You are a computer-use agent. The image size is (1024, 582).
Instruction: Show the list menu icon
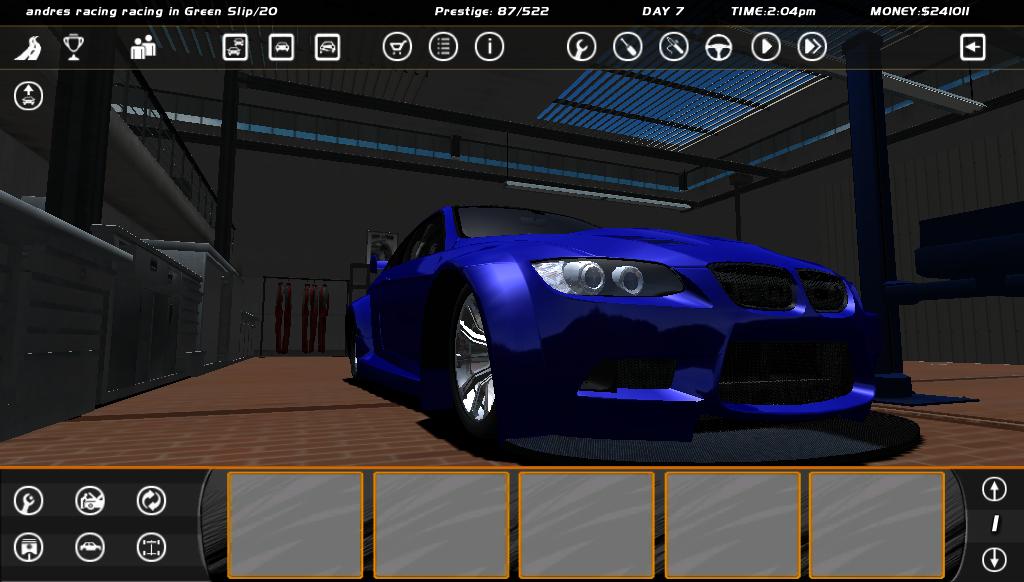point(443,47)
